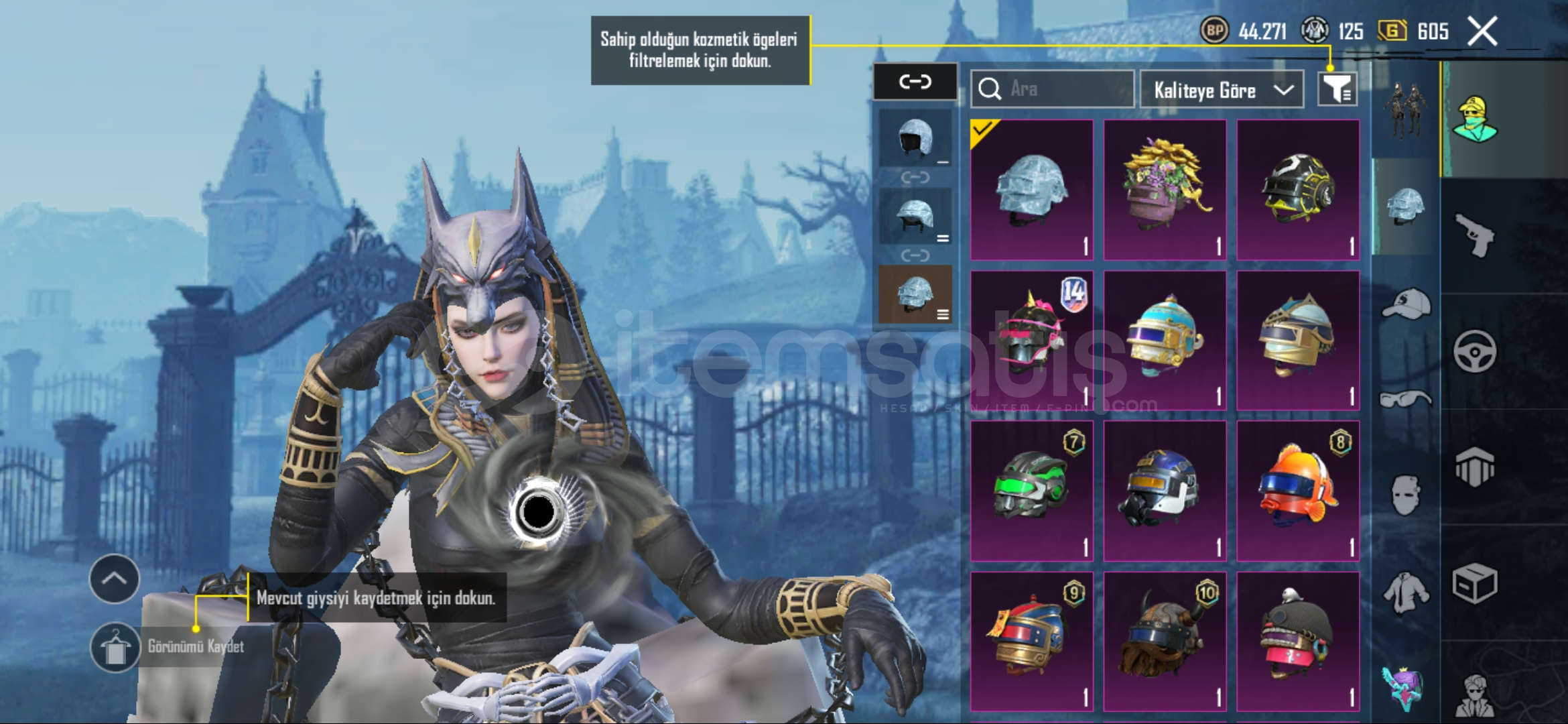Switch to the pistol weapons tab
Viewport: 1568px width, 724px height.
point(1474,235)
